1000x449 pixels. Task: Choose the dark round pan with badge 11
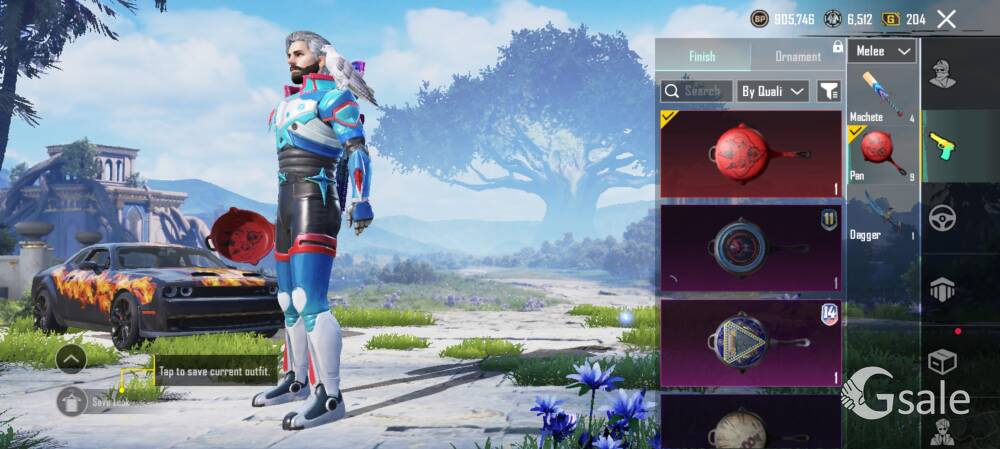751,247
